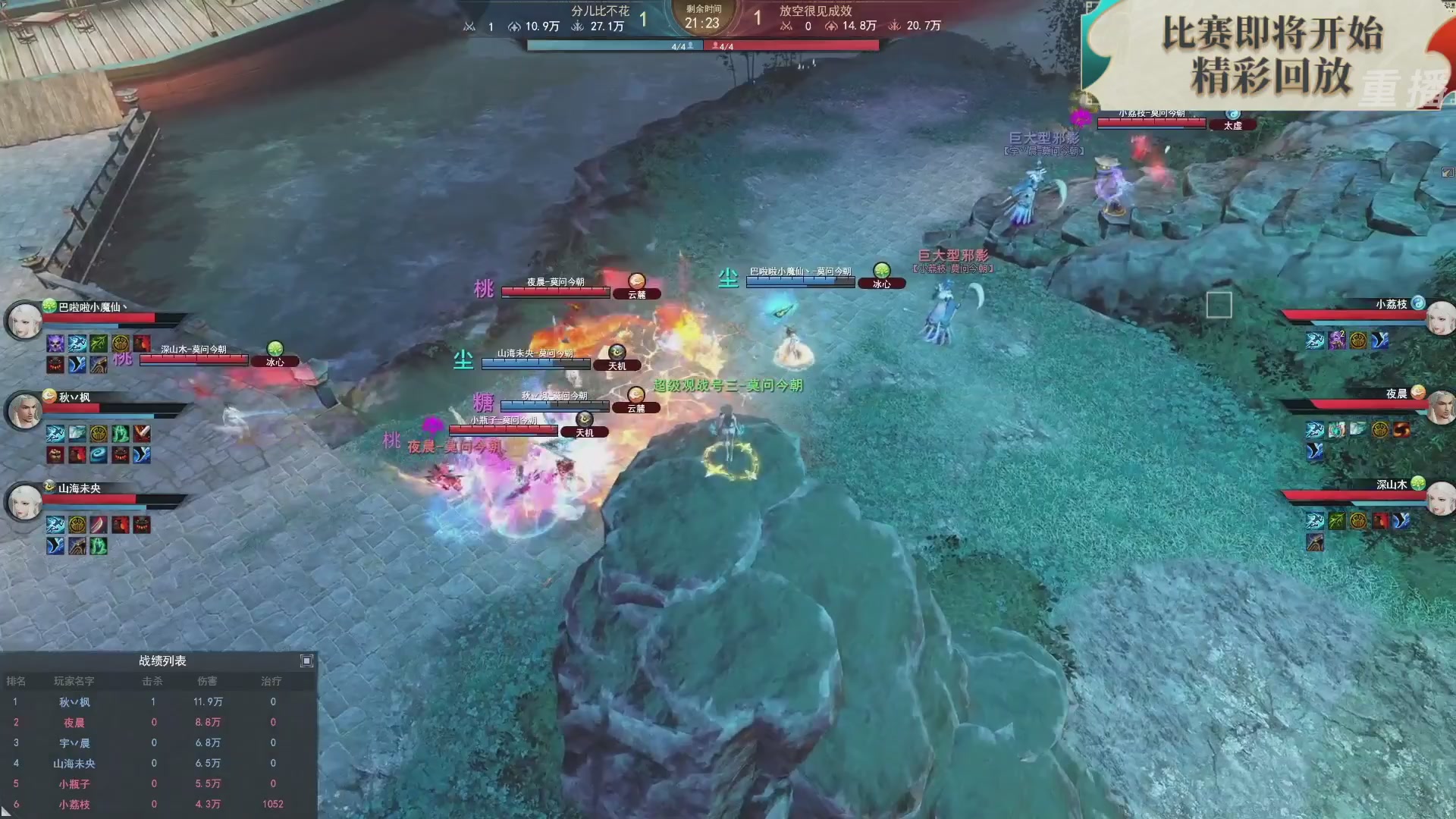The height and width of the screenshot is (819, 1456).
Task: Click the green leaf faction icon beside 巴啦啦小魔仙丶
Action: [x=49, y=306]
